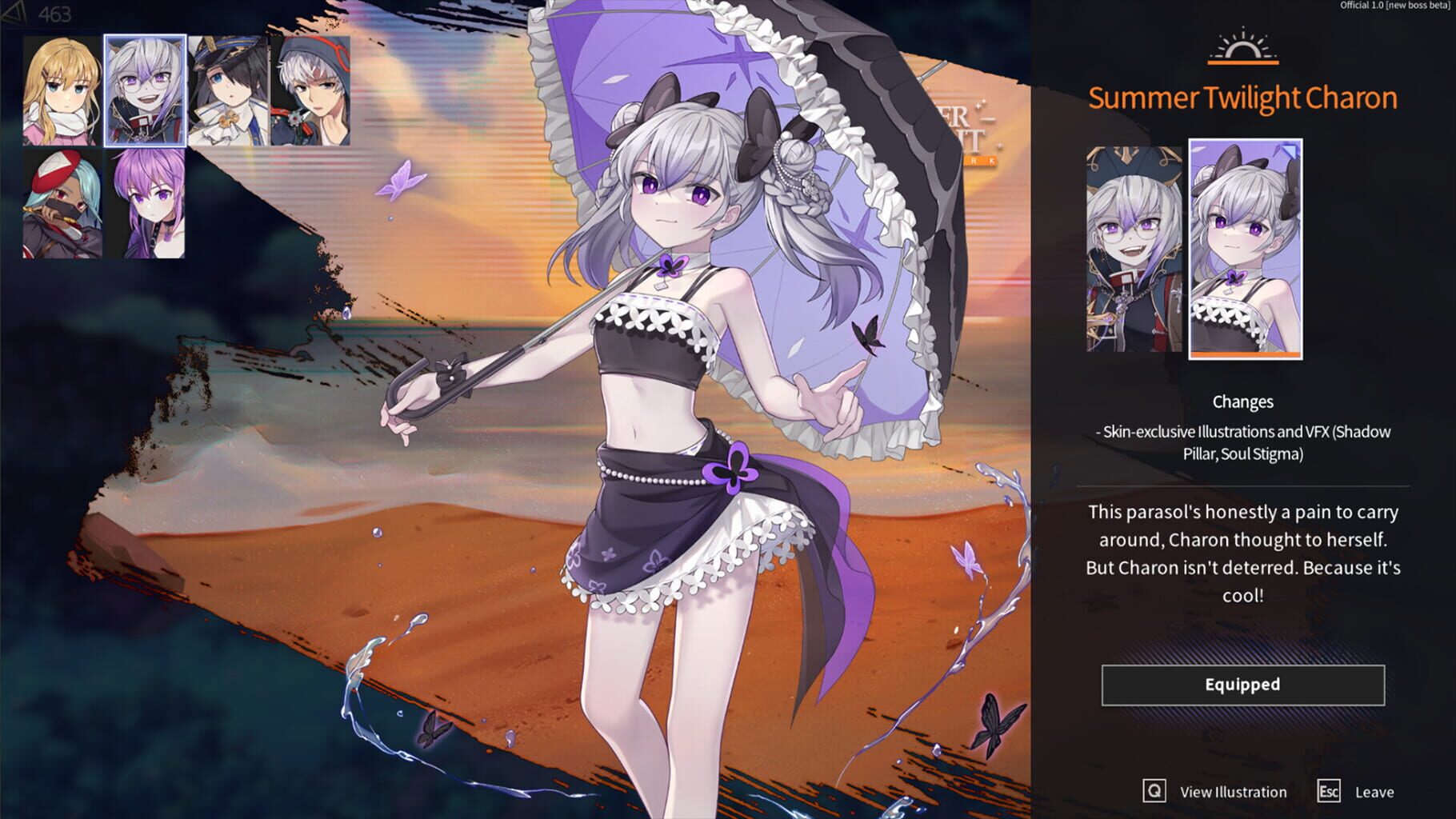Toggle the Equipped state for this skin
Image resolution: width=1456 pixels, height=819 pixels.
1242,685
